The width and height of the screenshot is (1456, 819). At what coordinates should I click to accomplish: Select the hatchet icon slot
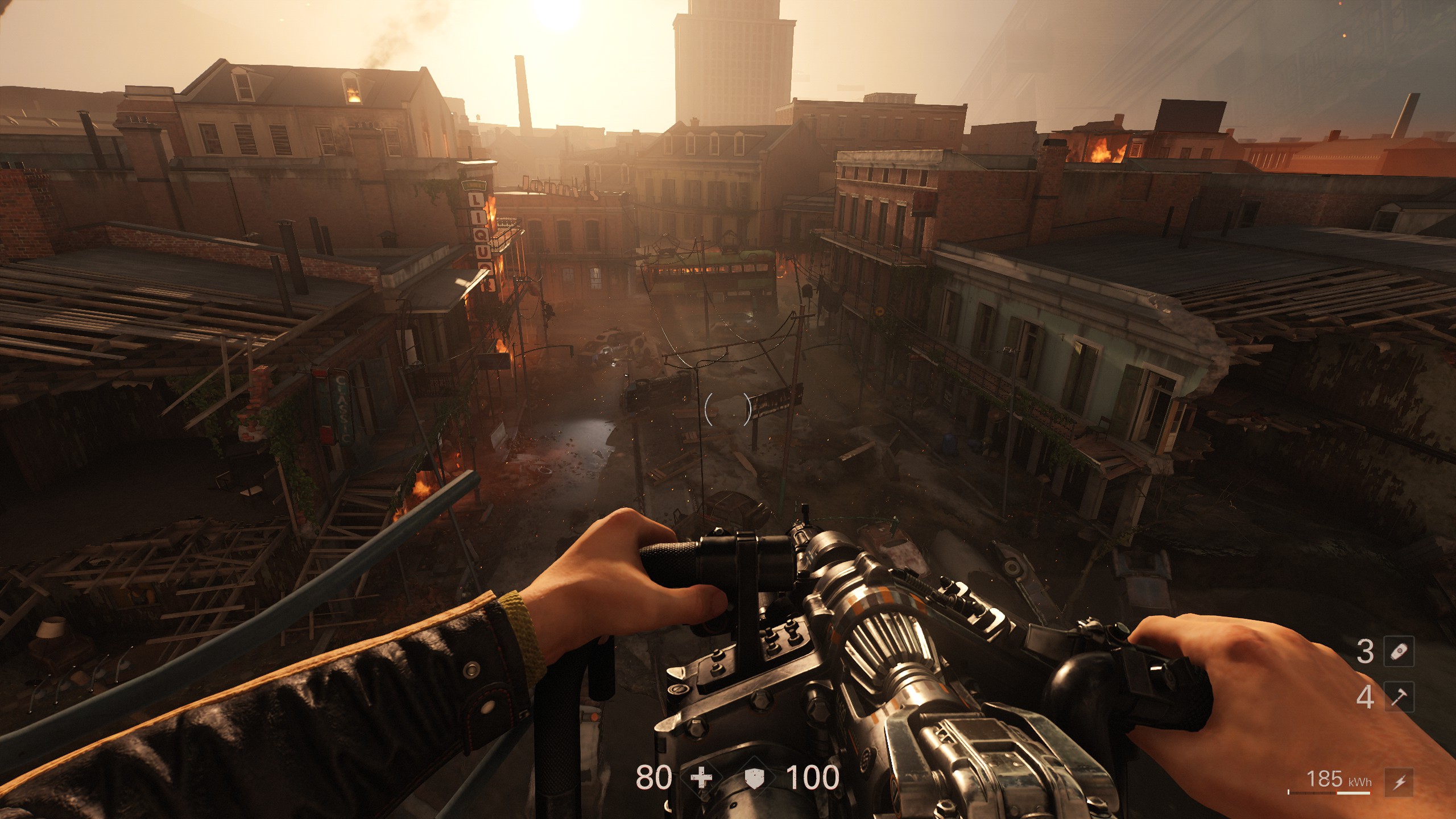tap(1399, 697)
